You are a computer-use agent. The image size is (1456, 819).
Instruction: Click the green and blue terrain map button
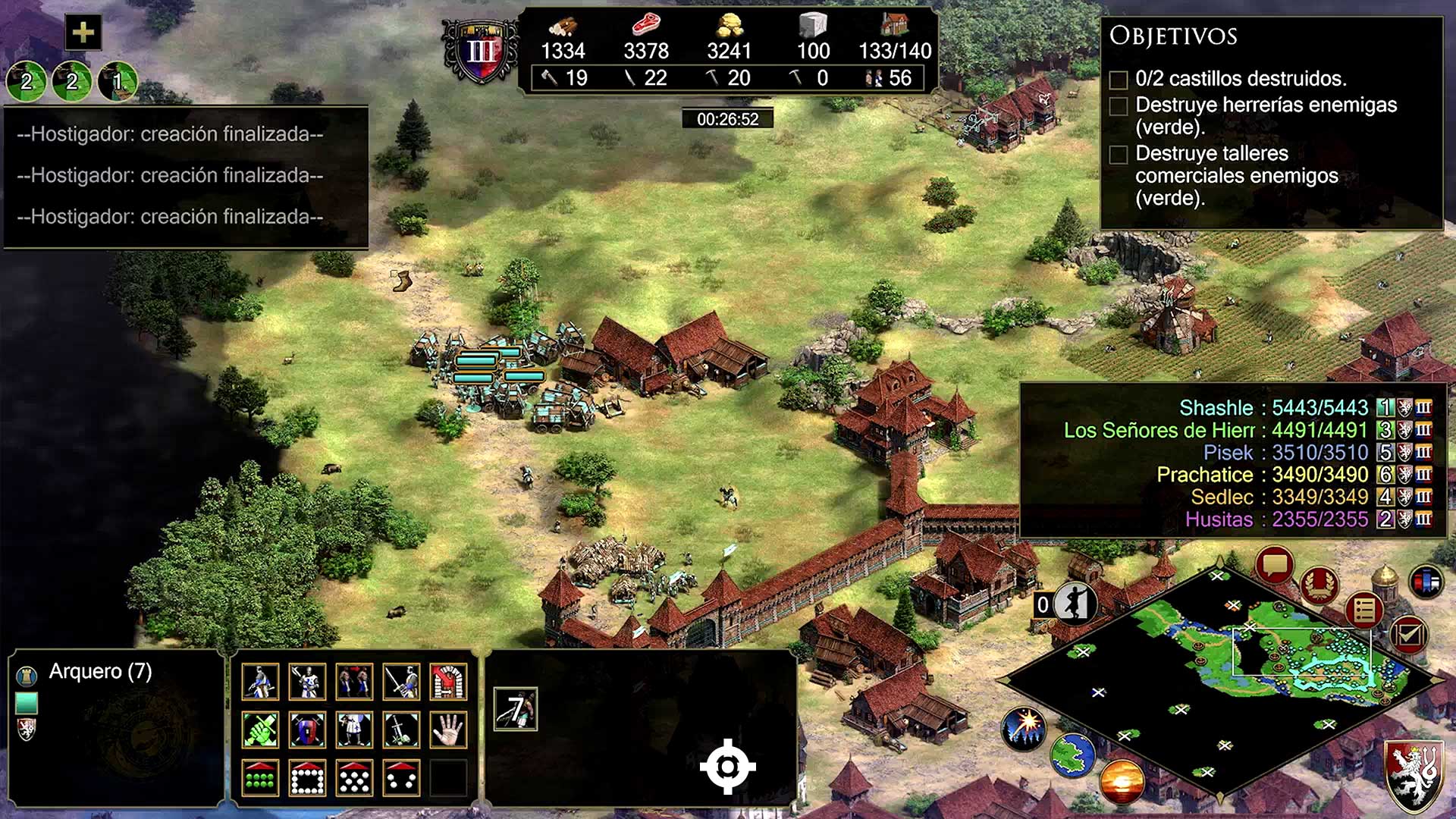[1072, 755]
